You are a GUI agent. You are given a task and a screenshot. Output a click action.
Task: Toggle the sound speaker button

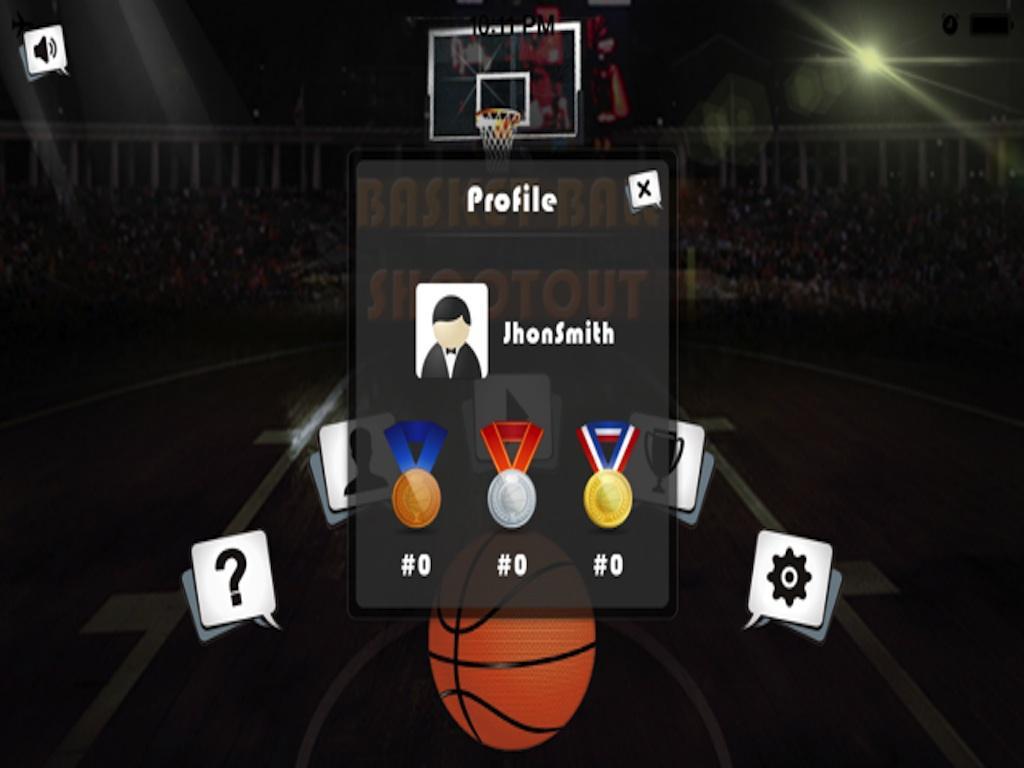click(45, 49)
